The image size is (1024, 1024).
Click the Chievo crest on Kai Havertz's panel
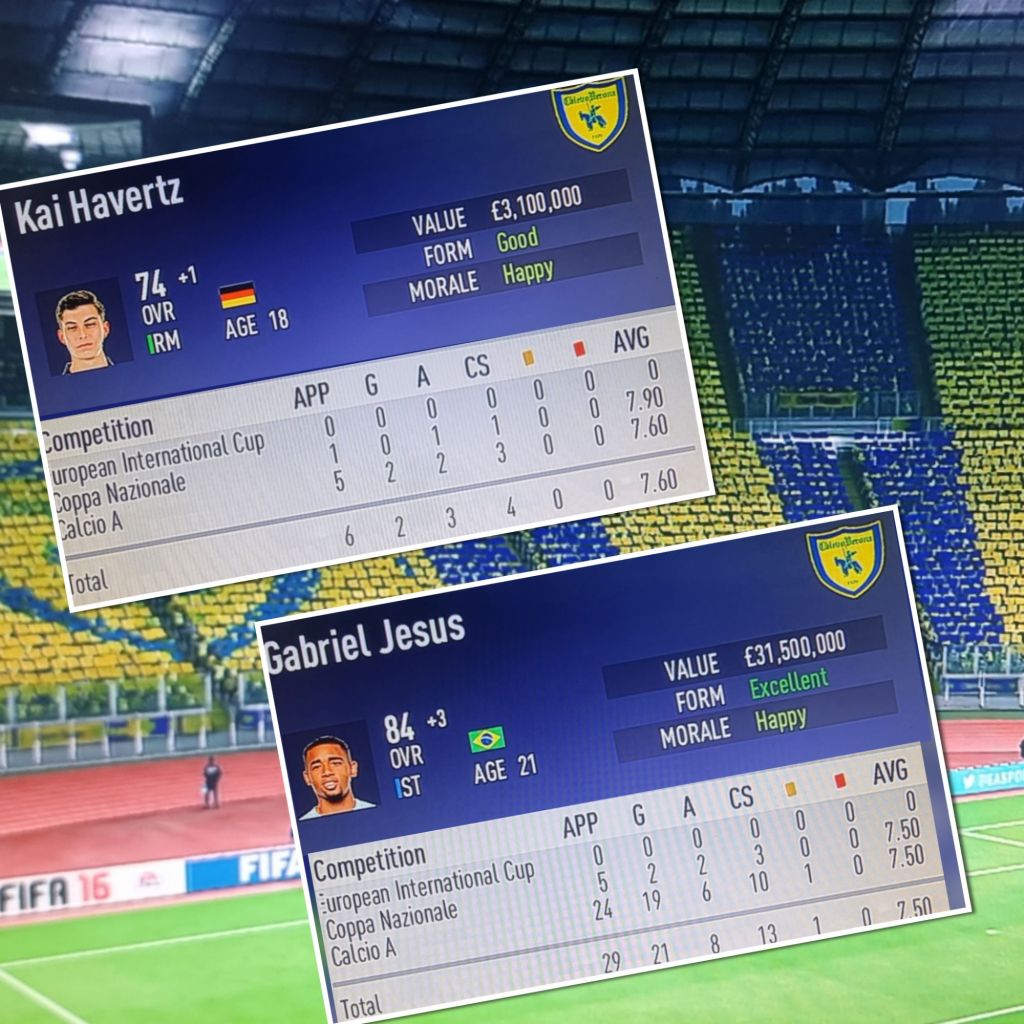point(590,117)
